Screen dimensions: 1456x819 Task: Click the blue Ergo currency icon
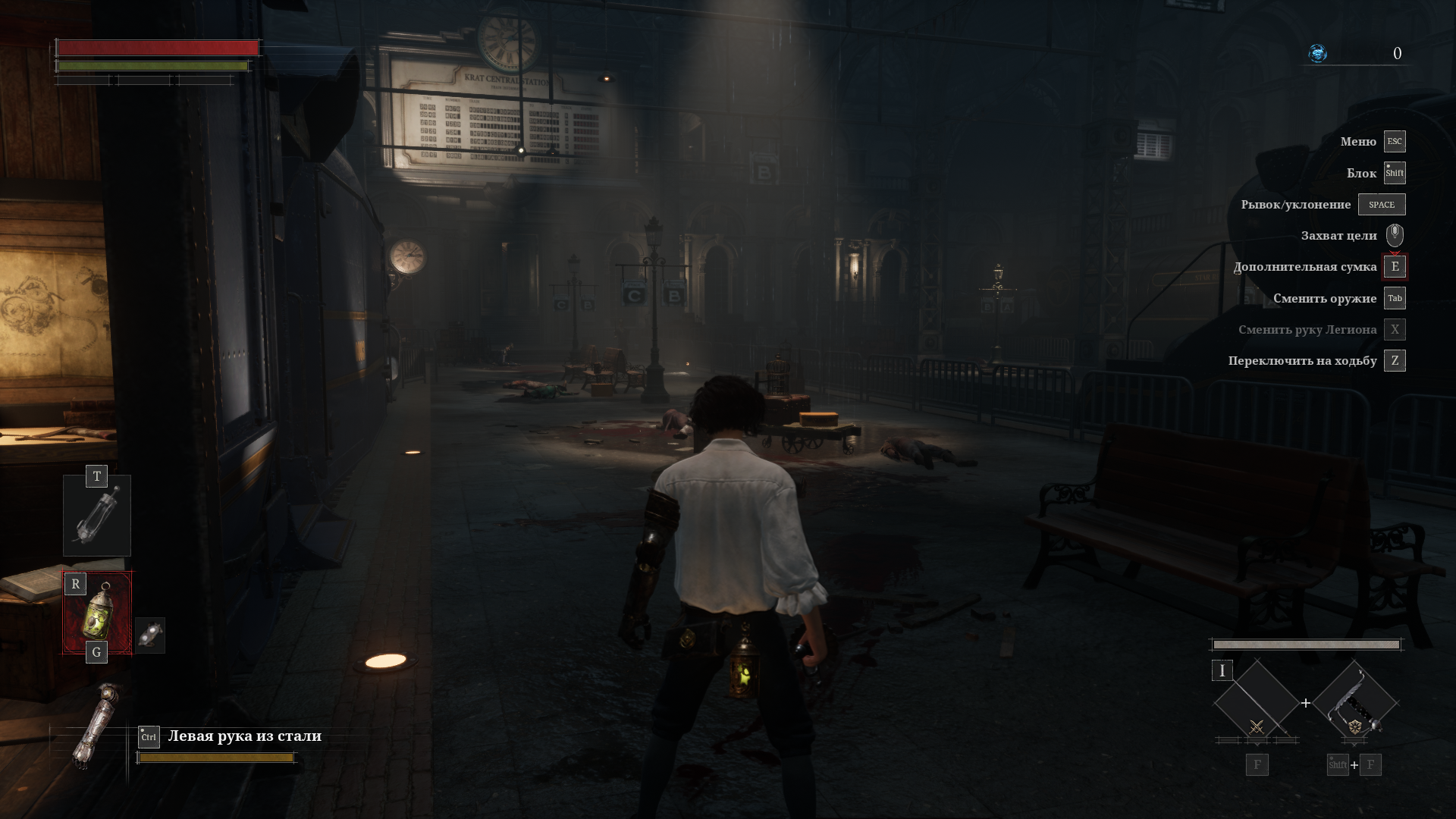point(1318,53)
